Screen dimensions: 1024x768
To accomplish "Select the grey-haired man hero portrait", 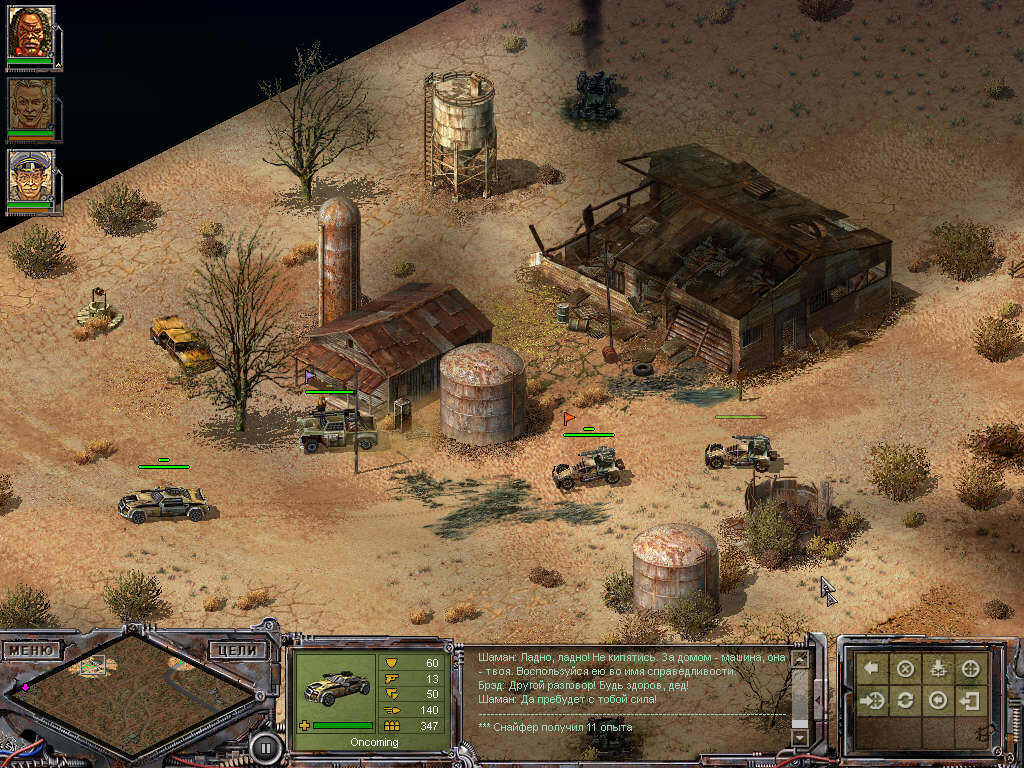I will pyautogui.click(x=30, y=105).
